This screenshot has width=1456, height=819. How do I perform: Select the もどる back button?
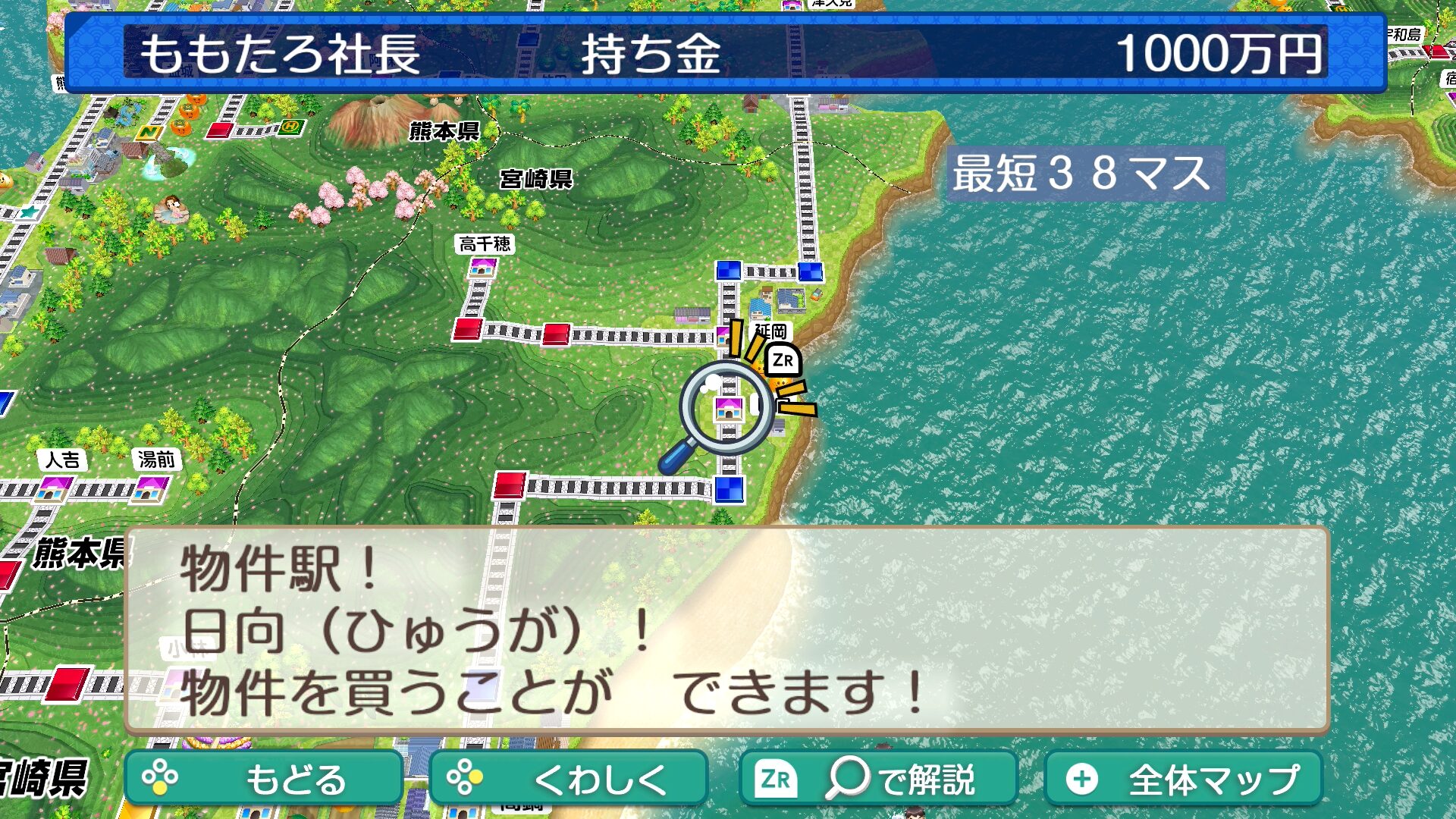[263, 778]
